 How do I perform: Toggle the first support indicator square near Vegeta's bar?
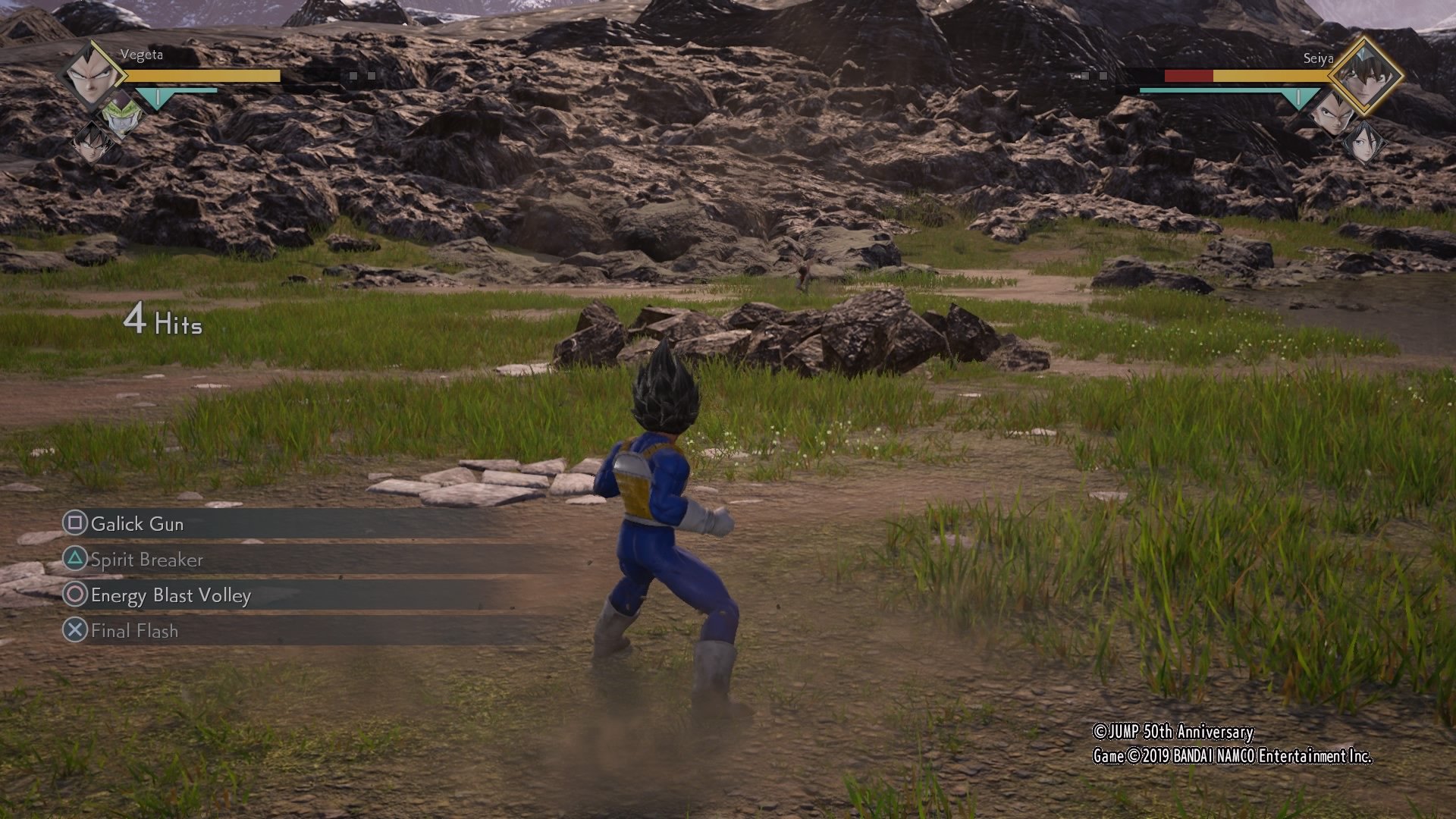point(353,76)
